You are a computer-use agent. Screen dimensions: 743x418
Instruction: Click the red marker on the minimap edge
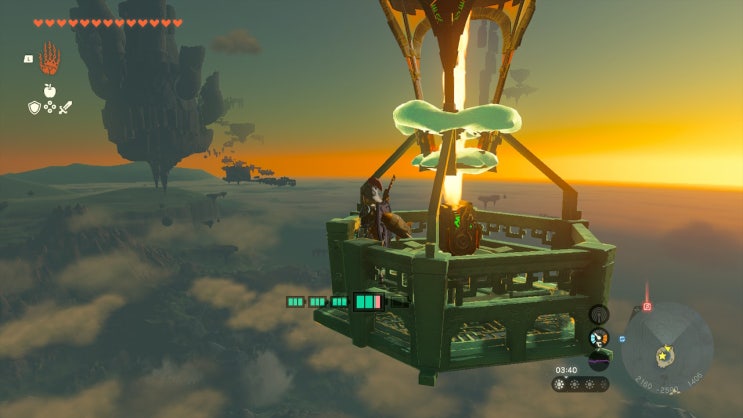click(647, 306)
